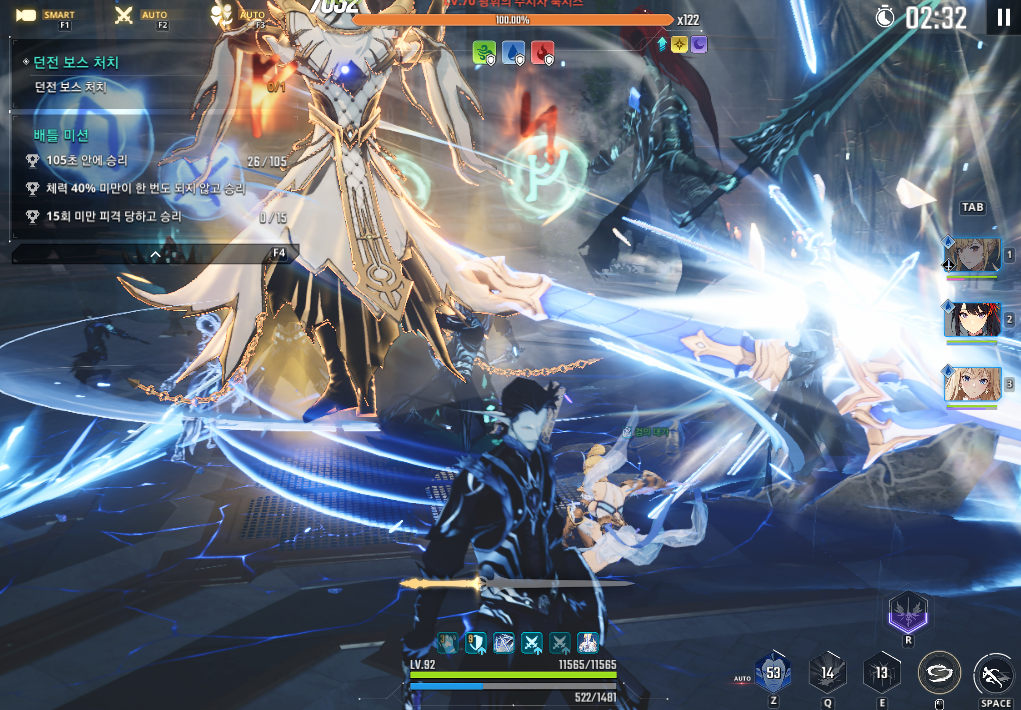Trigger the dash dodge skill
1021x710 pixels.
pos(994,672)
